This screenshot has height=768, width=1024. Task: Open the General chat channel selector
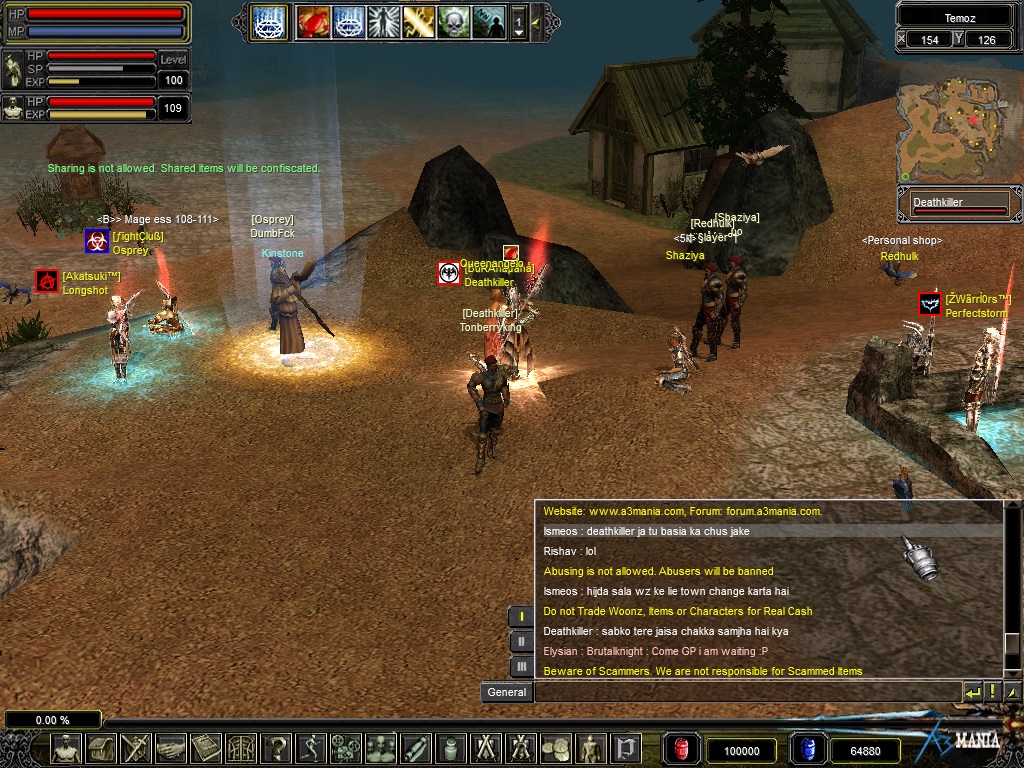click(x=506, y=692)
